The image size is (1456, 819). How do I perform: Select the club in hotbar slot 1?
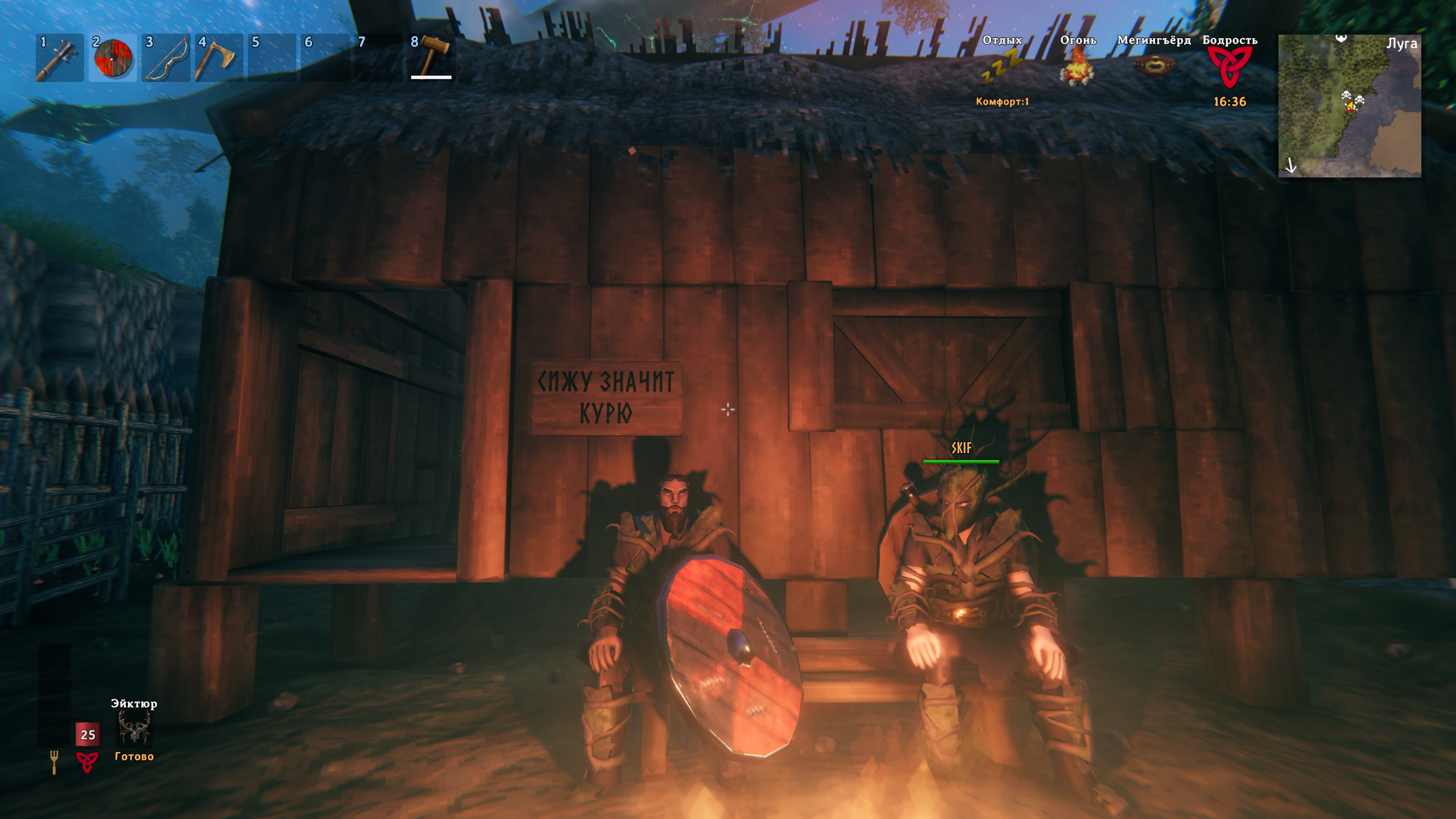(x=59, y=58)
